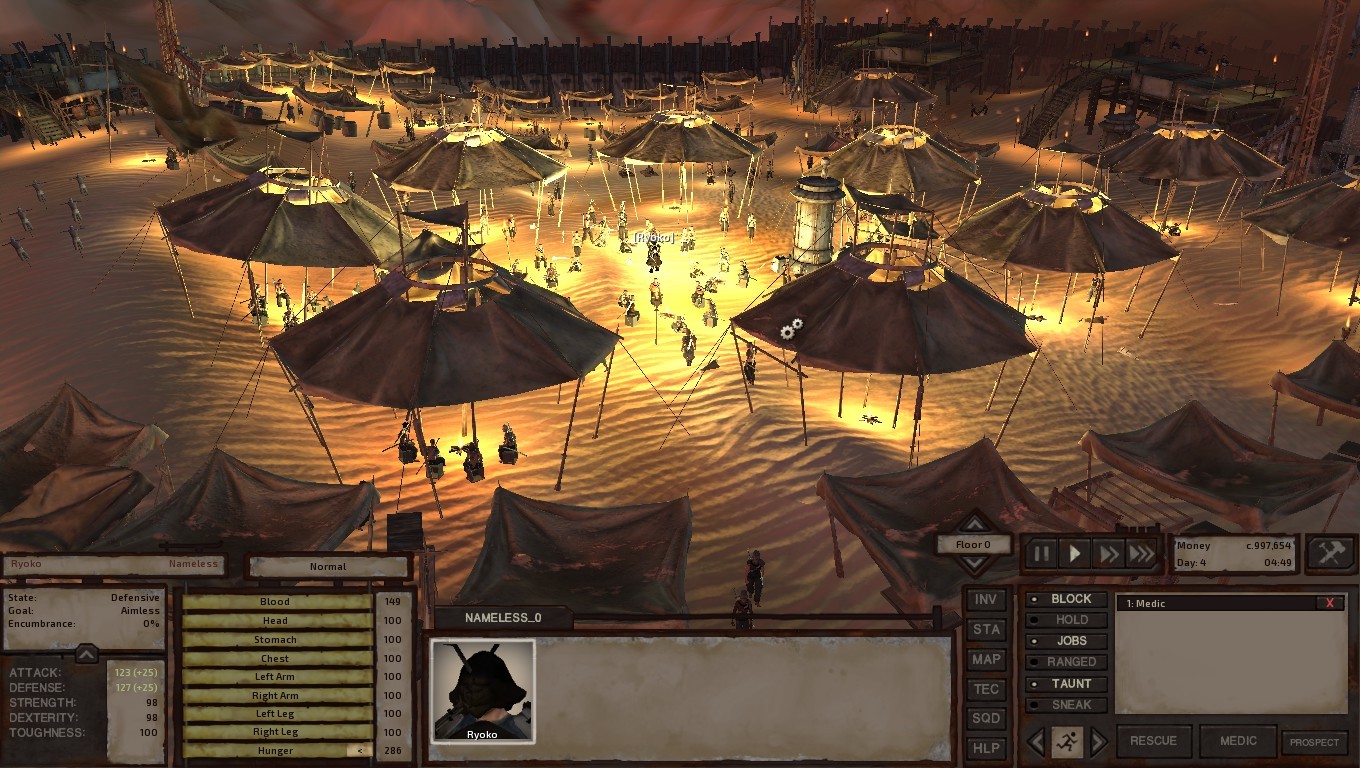Viewport: 1360px width, 768px height.
Task: Open the TEC tech panel
Action: [x=986, y=689]
